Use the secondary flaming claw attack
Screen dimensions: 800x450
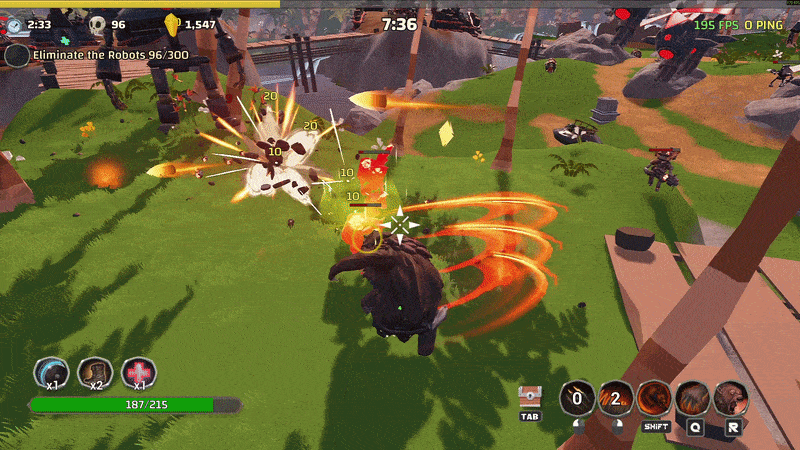point(616,398)
